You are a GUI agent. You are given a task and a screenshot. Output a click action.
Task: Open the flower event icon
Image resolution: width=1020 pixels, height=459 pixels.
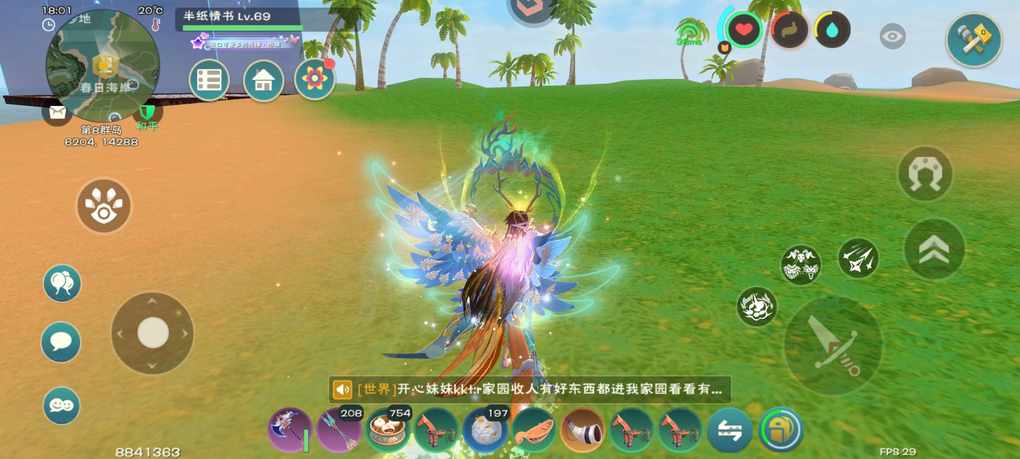(315, 80)
